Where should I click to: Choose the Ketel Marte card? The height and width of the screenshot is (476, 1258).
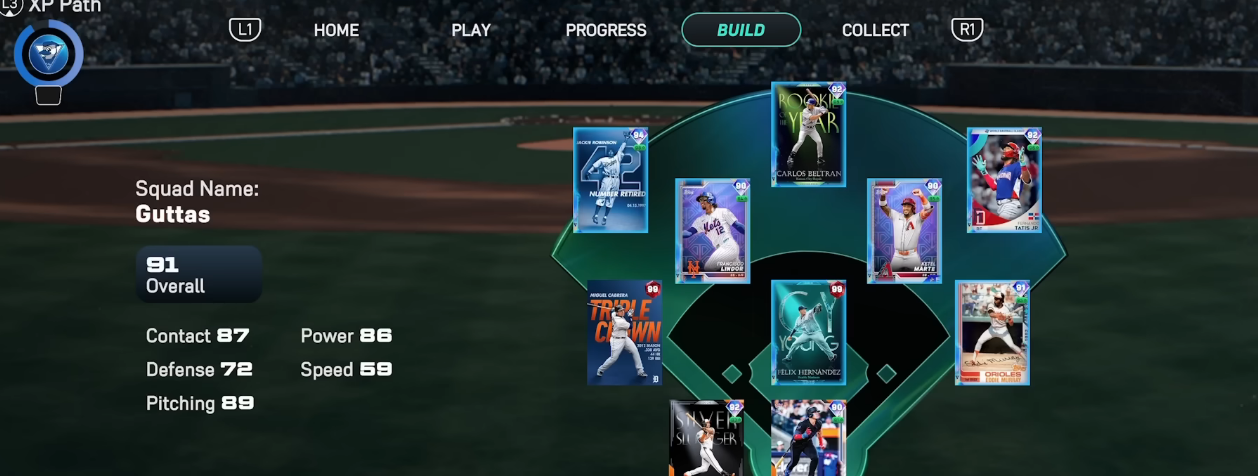904,231
